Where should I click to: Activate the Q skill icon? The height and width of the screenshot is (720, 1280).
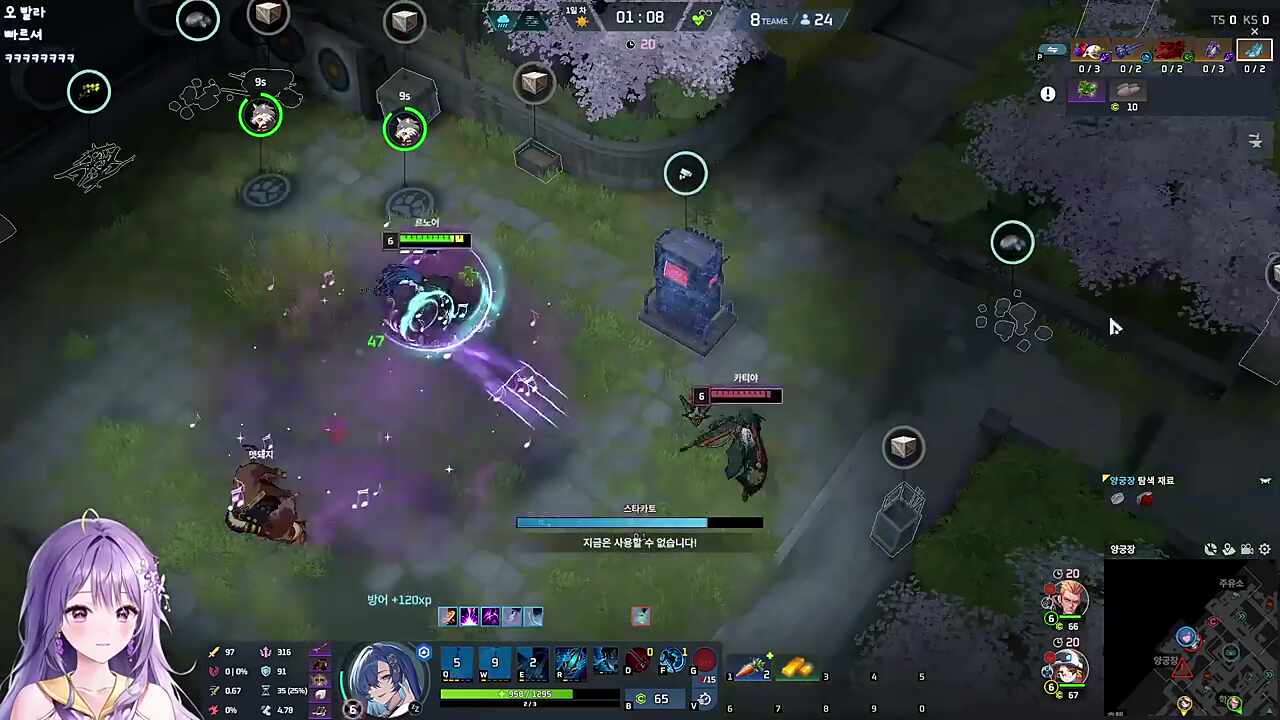tap(457, 662)
